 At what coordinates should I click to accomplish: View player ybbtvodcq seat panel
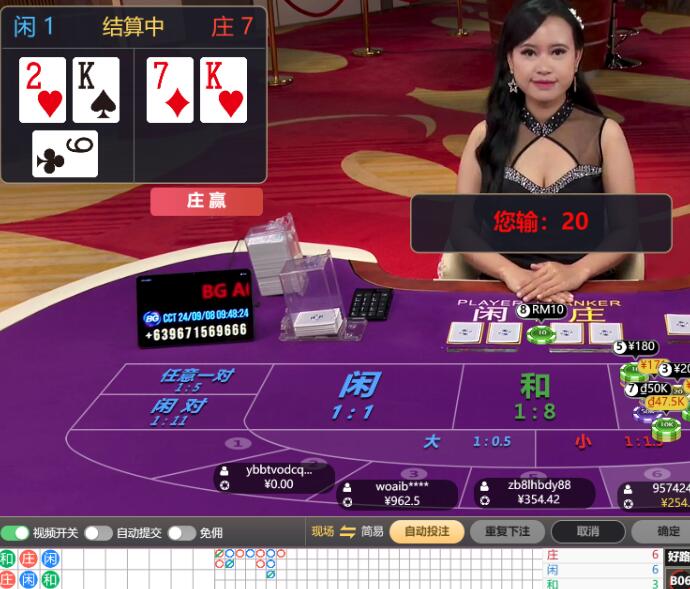pos(274,477)
